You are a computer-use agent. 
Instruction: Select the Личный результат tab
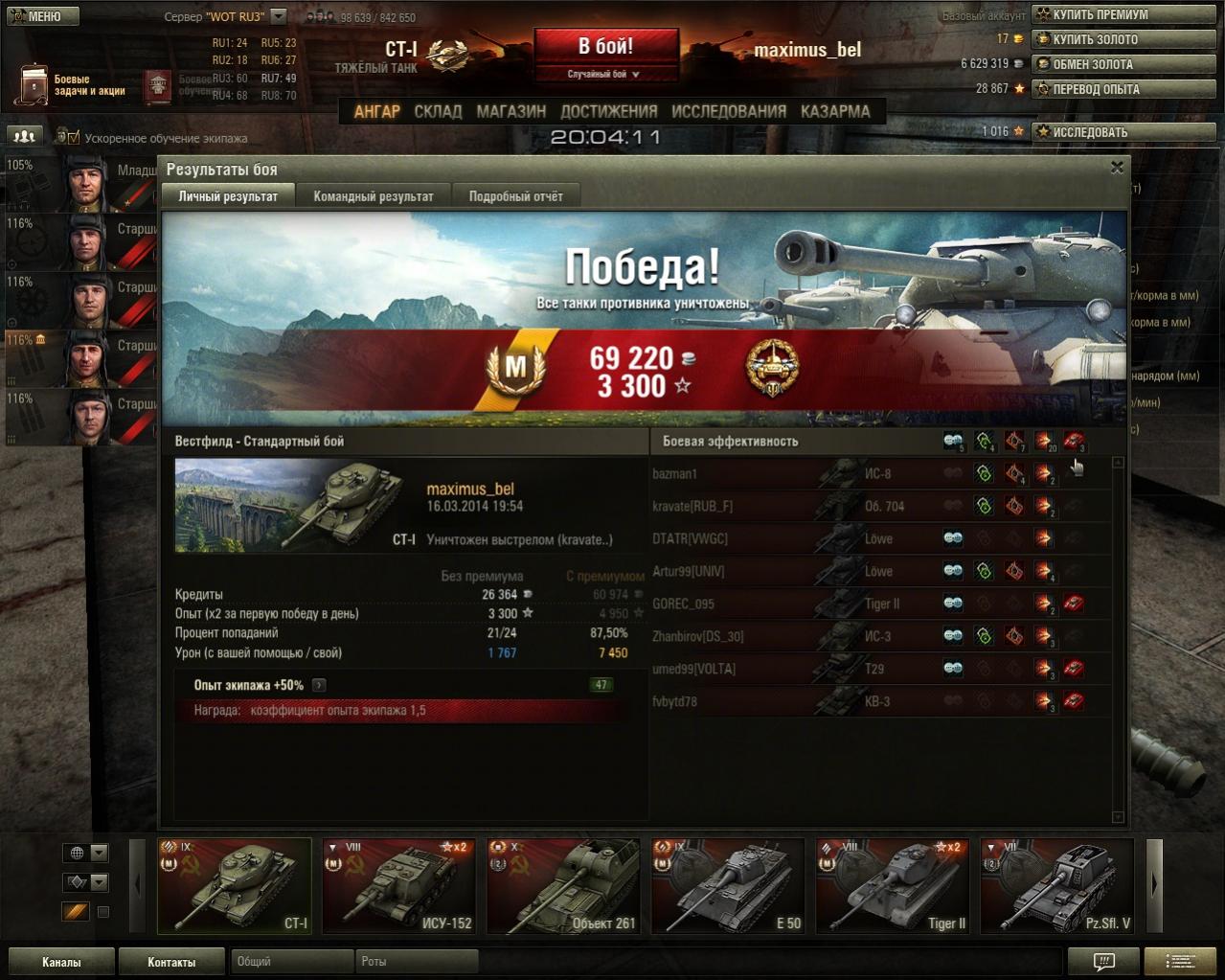tap(228, 196)
